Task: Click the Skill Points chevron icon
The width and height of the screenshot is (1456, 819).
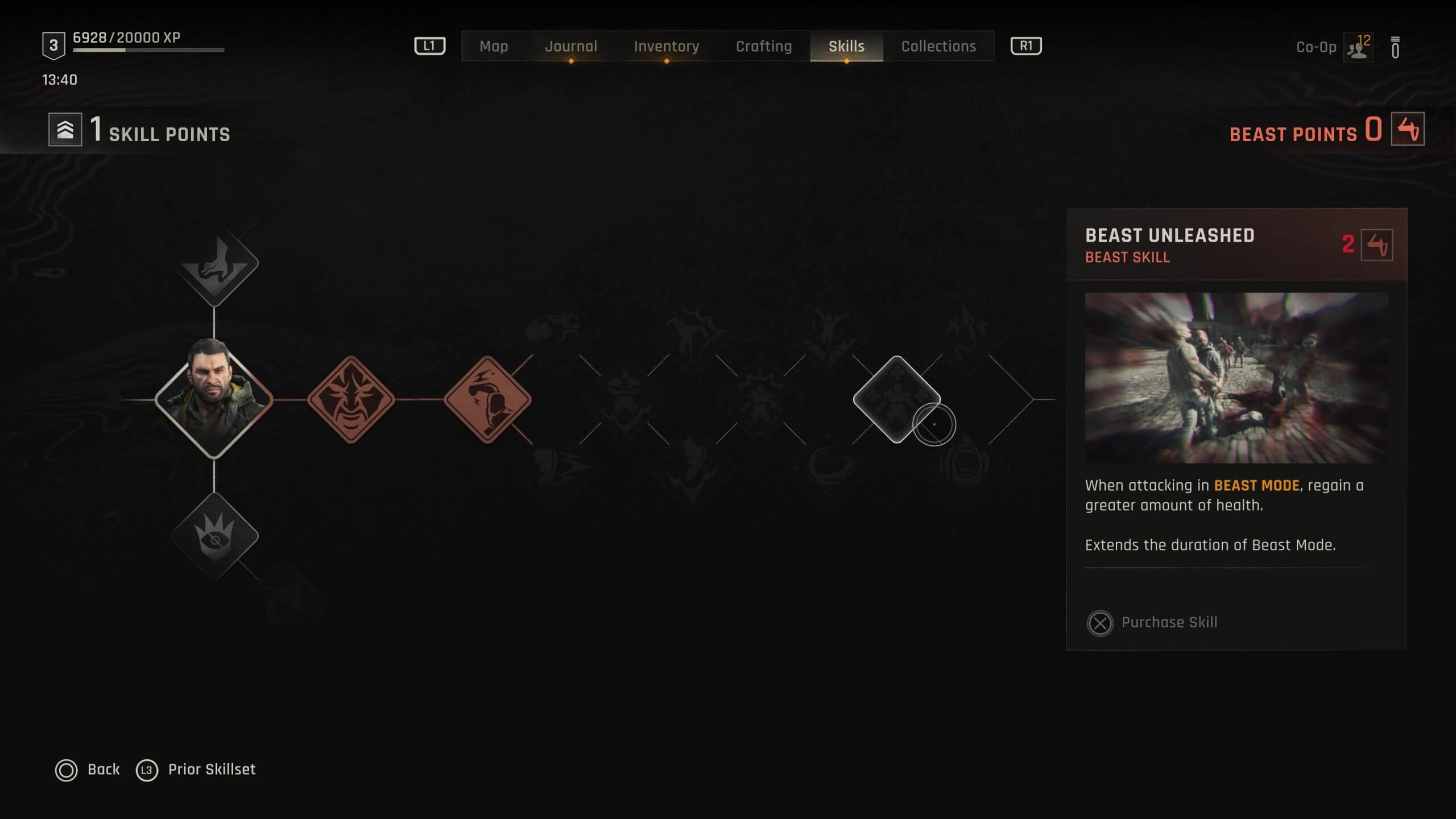Action: (65, 130)
